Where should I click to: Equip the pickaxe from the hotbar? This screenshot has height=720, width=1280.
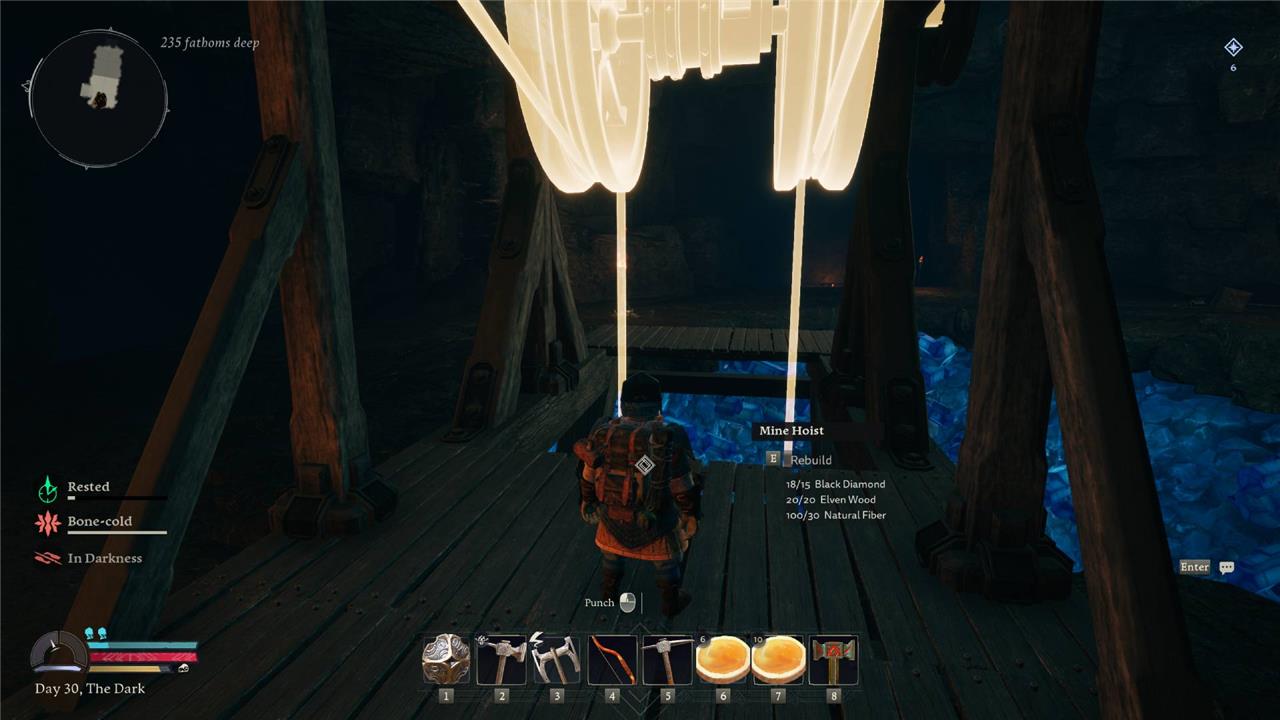(x=667, y=660)
